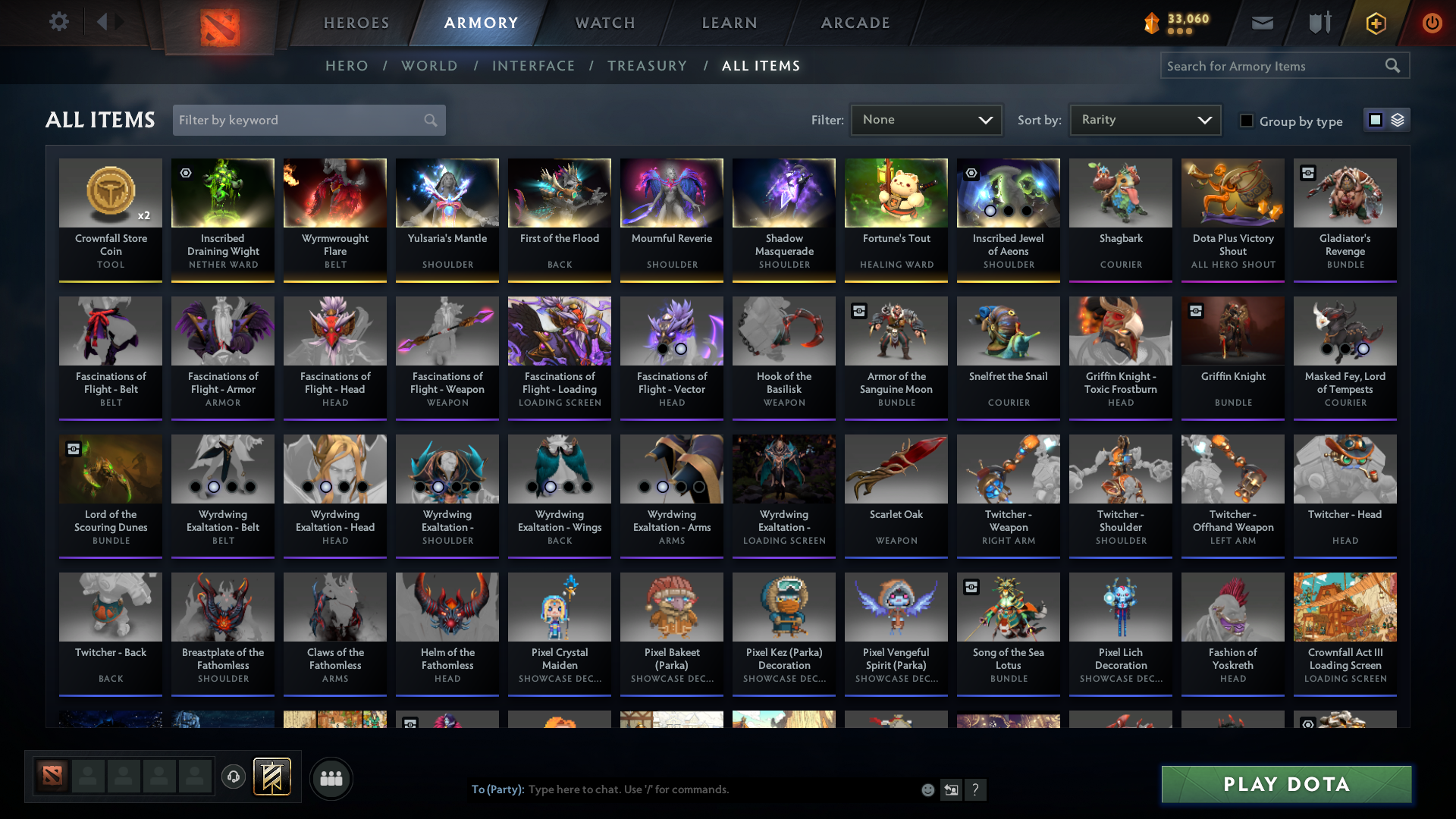Select a style gem dot on Wyrdwing Exaltation Head
Image resolution: width=1456 pixels, height=819 pixels.
click(326, 486)
